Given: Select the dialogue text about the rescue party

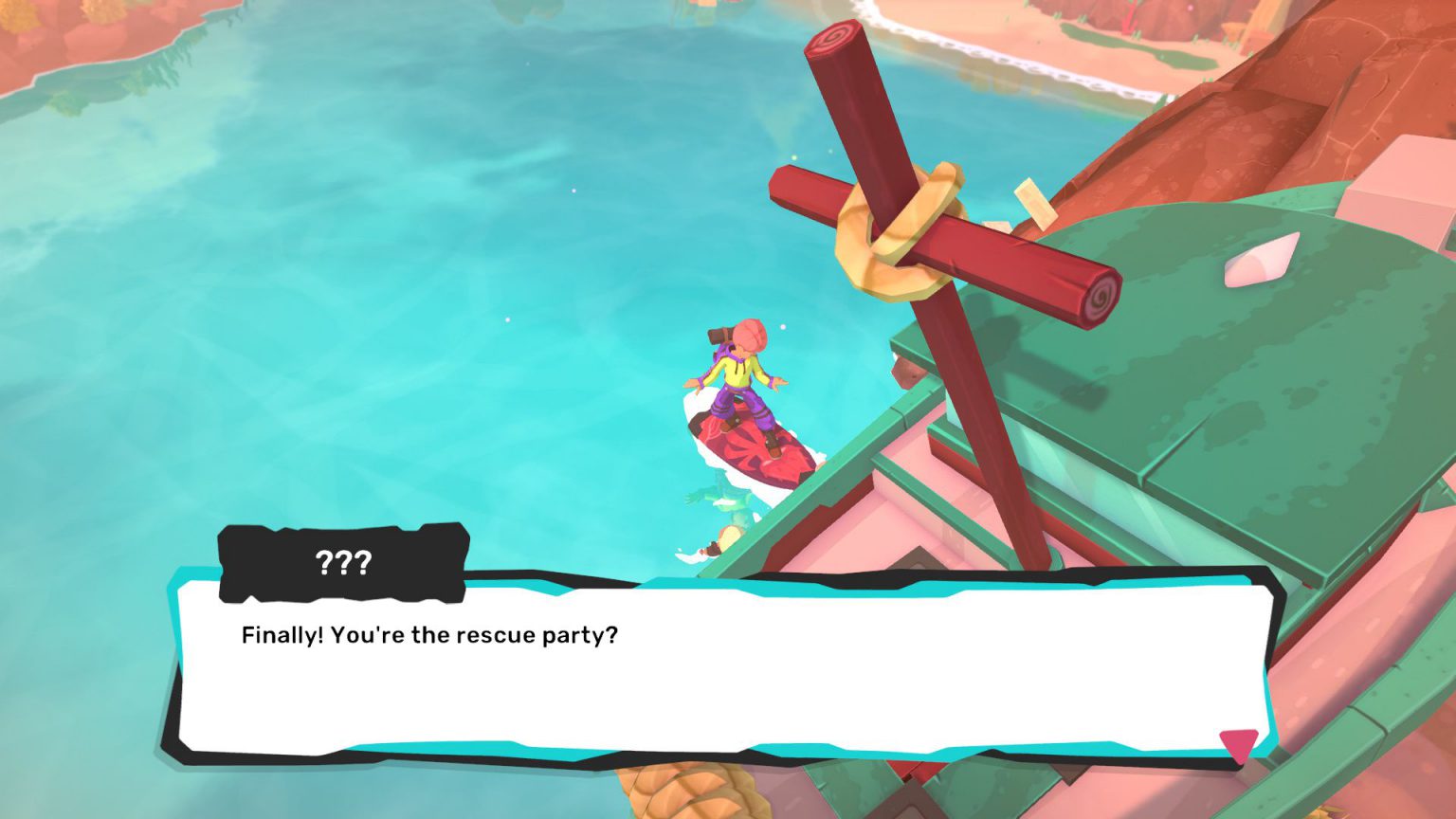Looking at the screenshot, I should click(428, 636).
